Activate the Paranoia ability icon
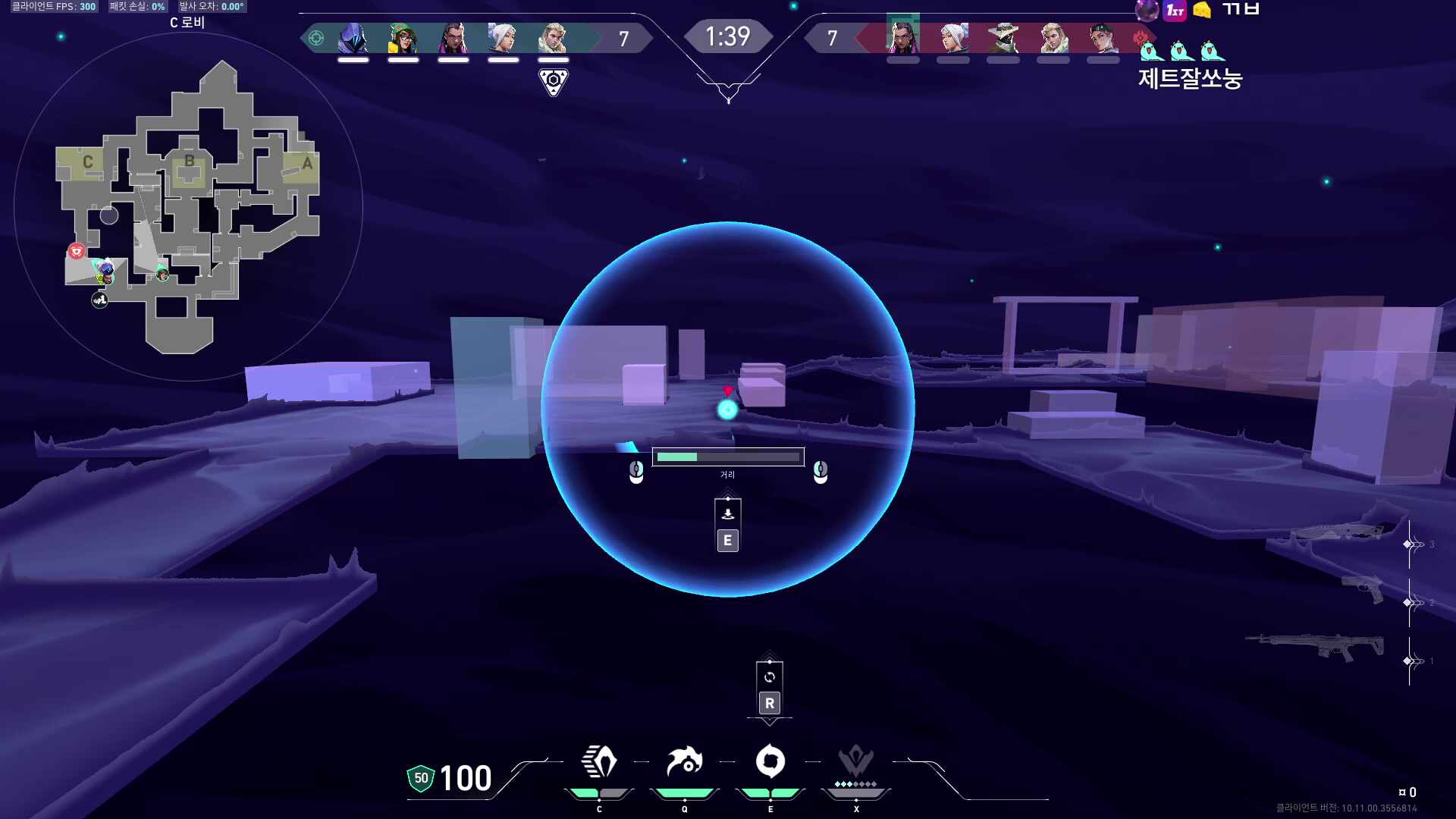Viewport: 1456px width, 819px height. coord(684,761)
